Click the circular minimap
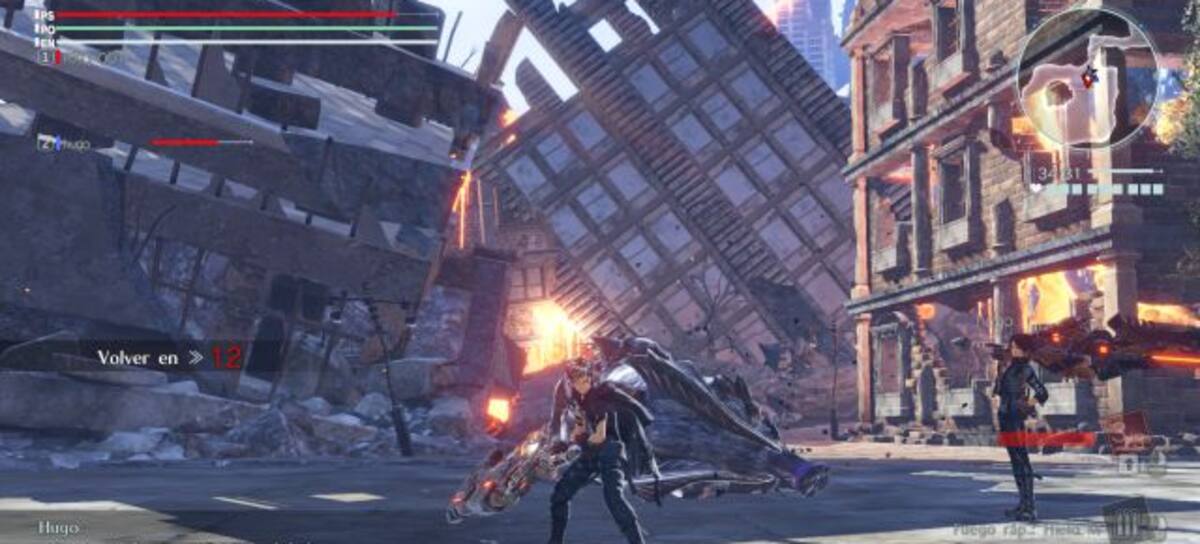The width and height of the screenshot is (1200, 544). [1086, 78]
